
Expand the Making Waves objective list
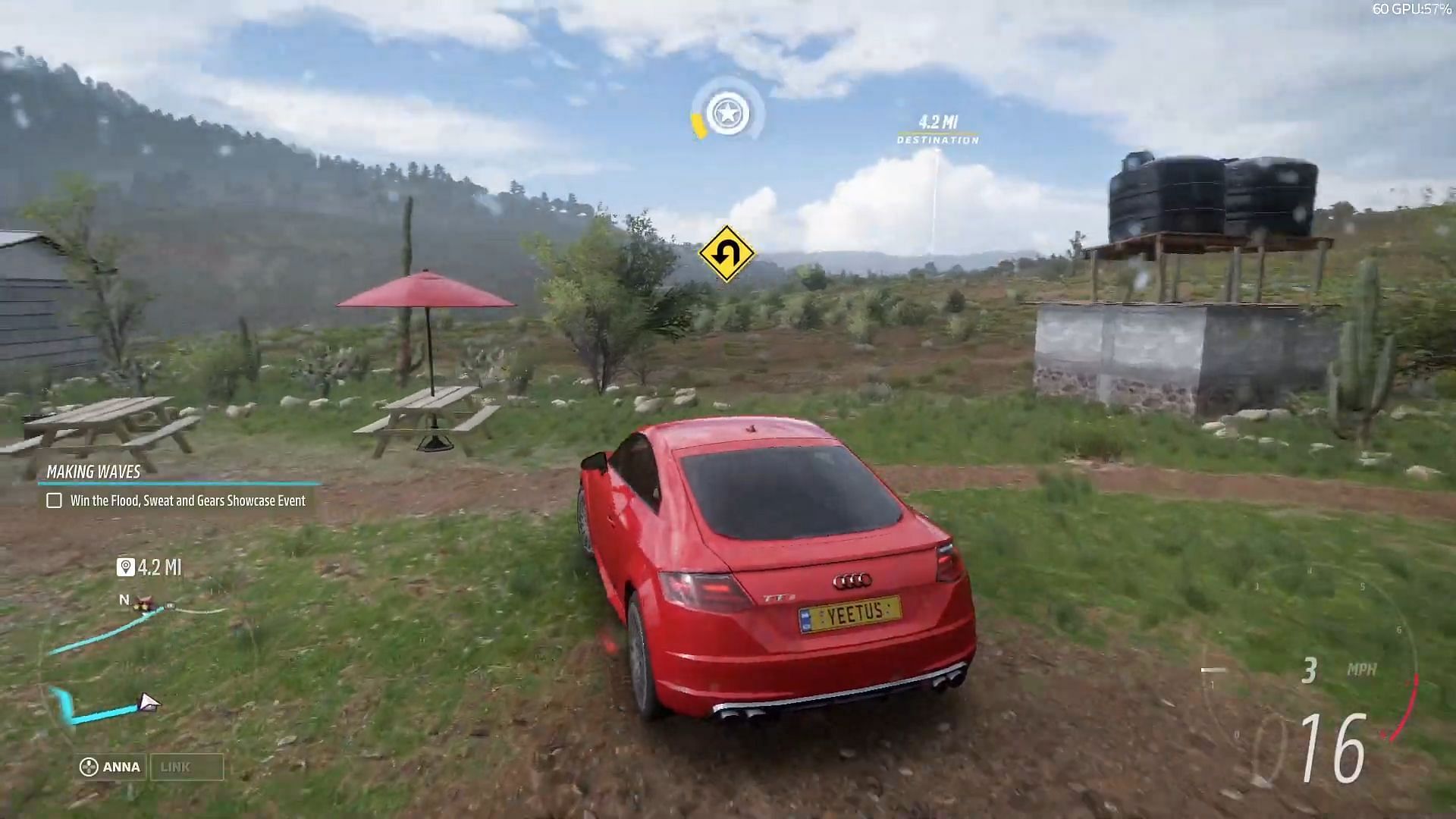click(x=187, y=500)
